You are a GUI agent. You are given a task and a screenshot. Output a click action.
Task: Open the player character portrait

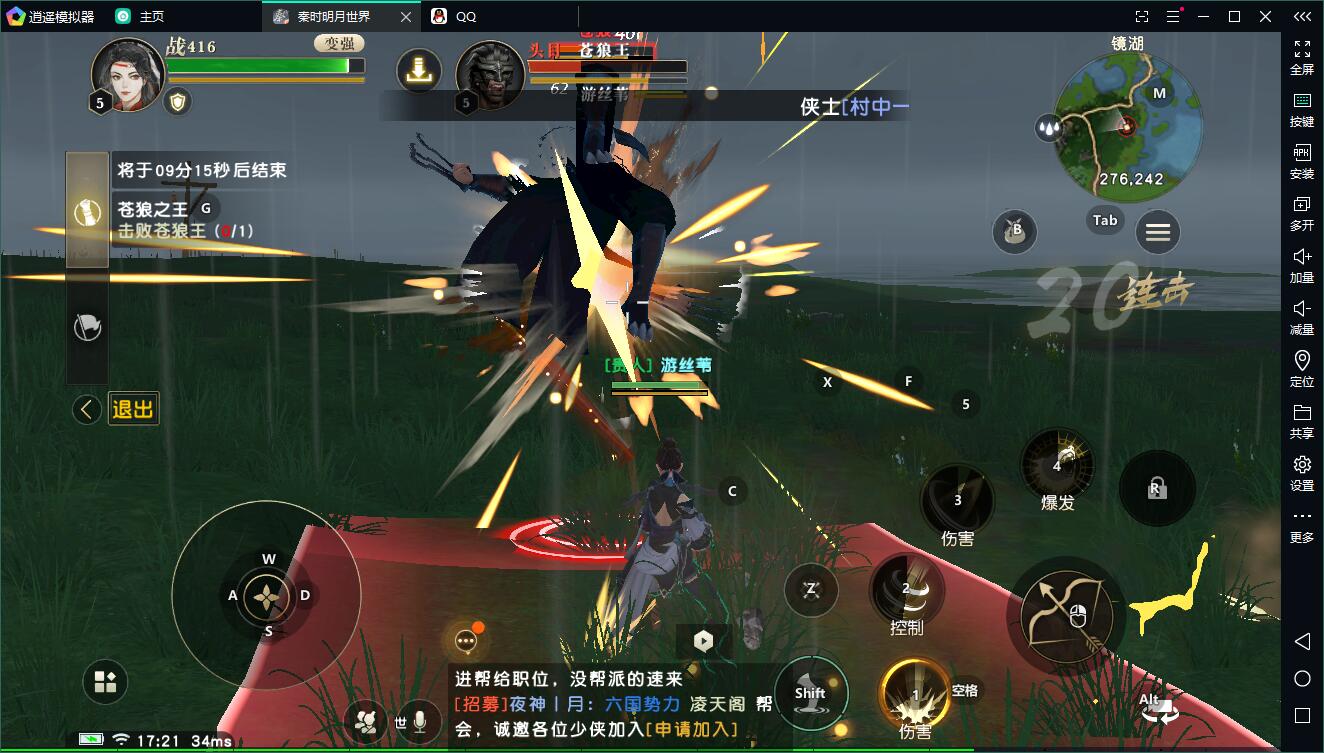pos(127,75)
